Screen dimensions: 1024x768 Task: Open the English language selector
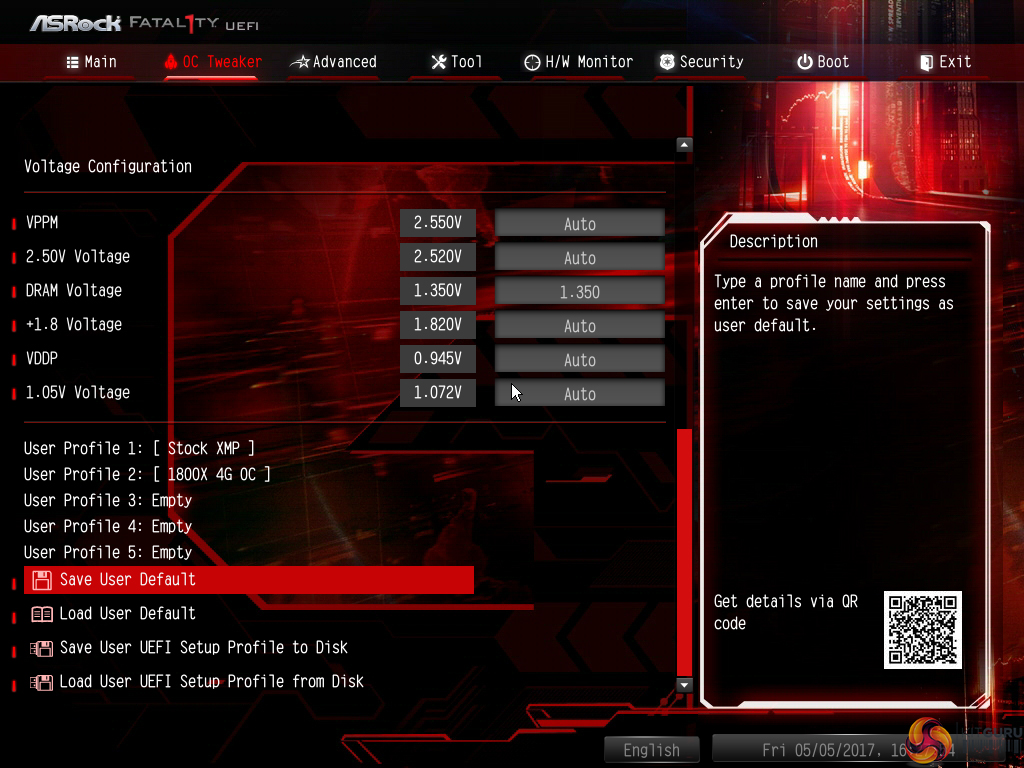pos(651,750)
